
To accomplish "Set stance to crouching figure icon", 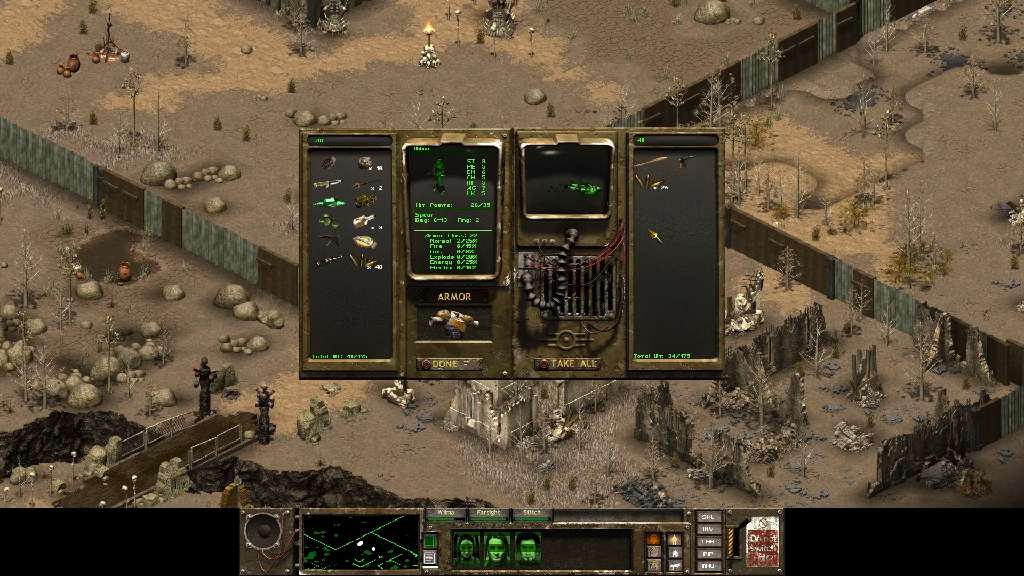I will point(674,552).
